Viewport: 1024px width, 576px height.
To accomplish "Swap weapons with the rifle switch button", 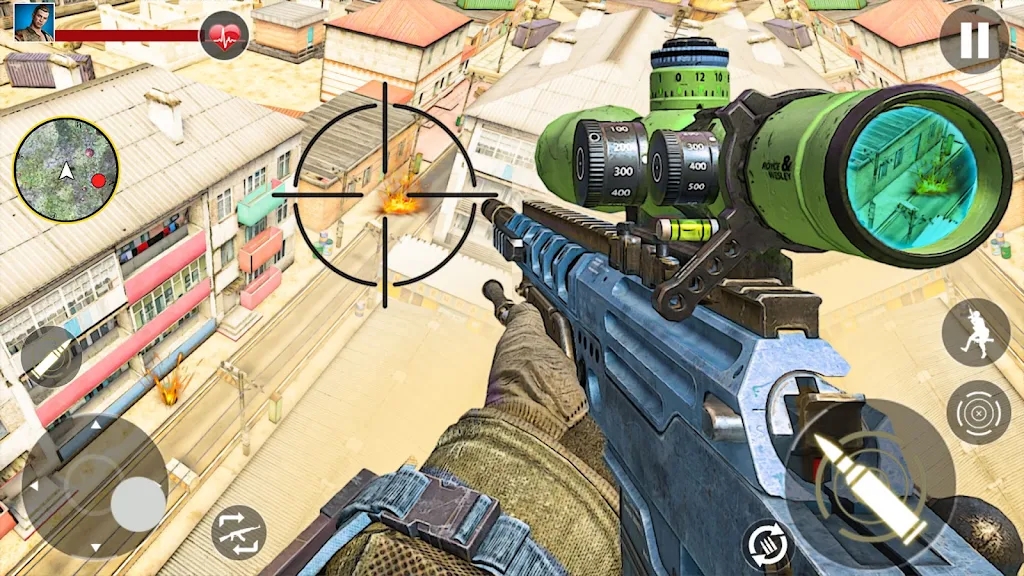I will tap(239, 532).
